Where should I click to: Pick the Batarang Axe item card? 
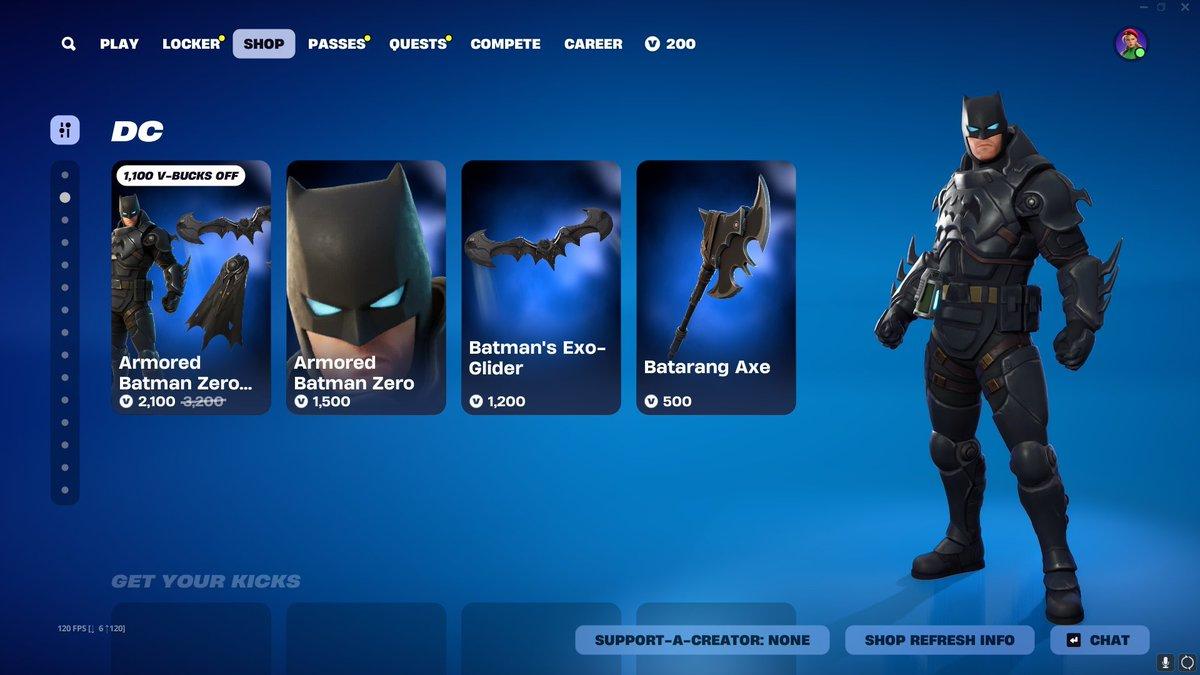coord(716,287)
